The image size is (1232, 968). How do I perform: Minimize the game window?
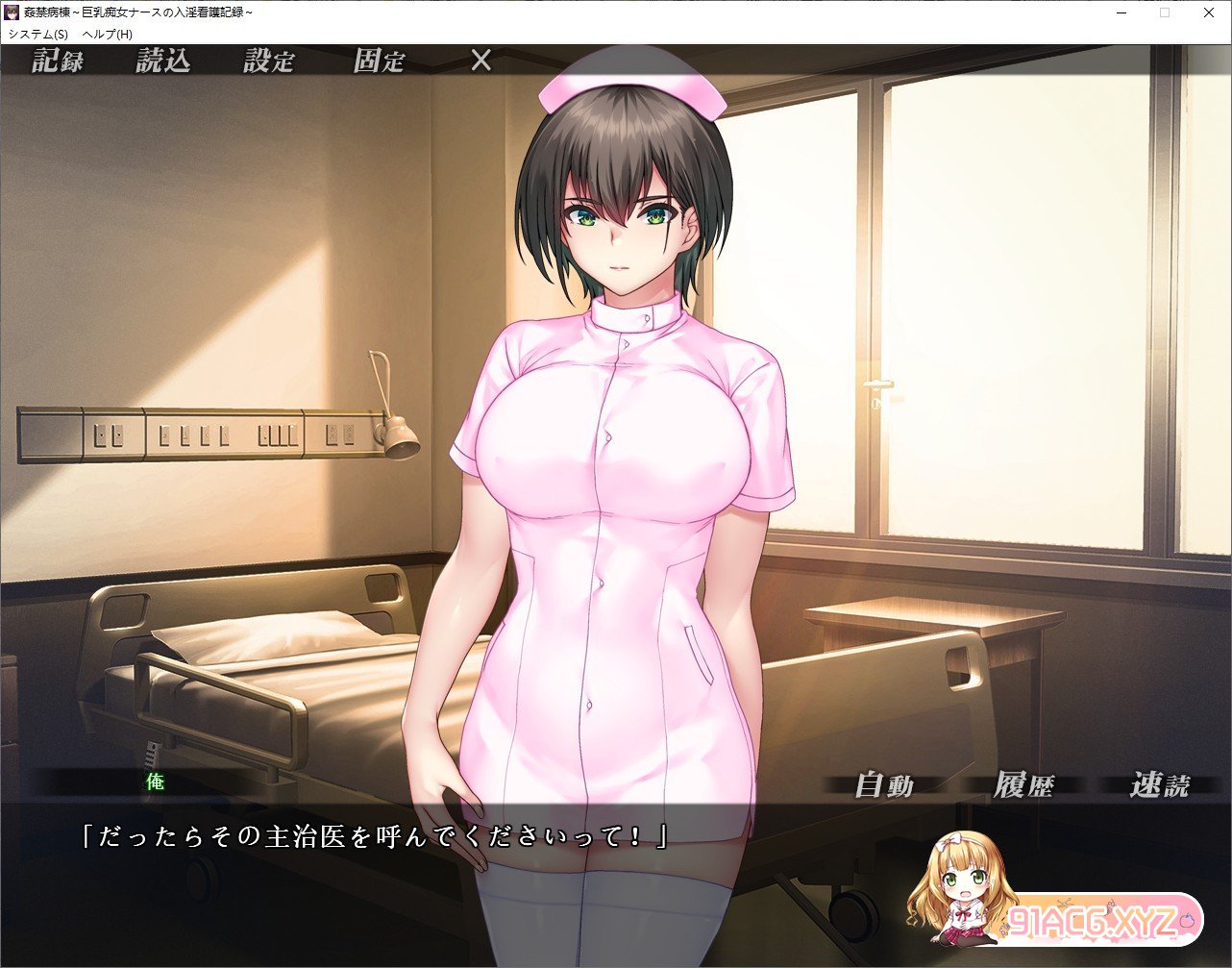click(x=1121, y=12)
